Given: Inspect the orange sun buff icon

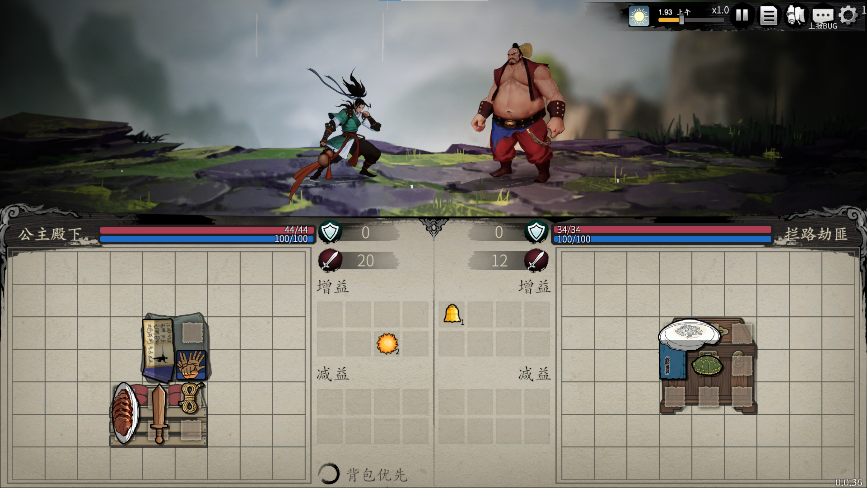Looking at the screenshot, I should (387, 344).
